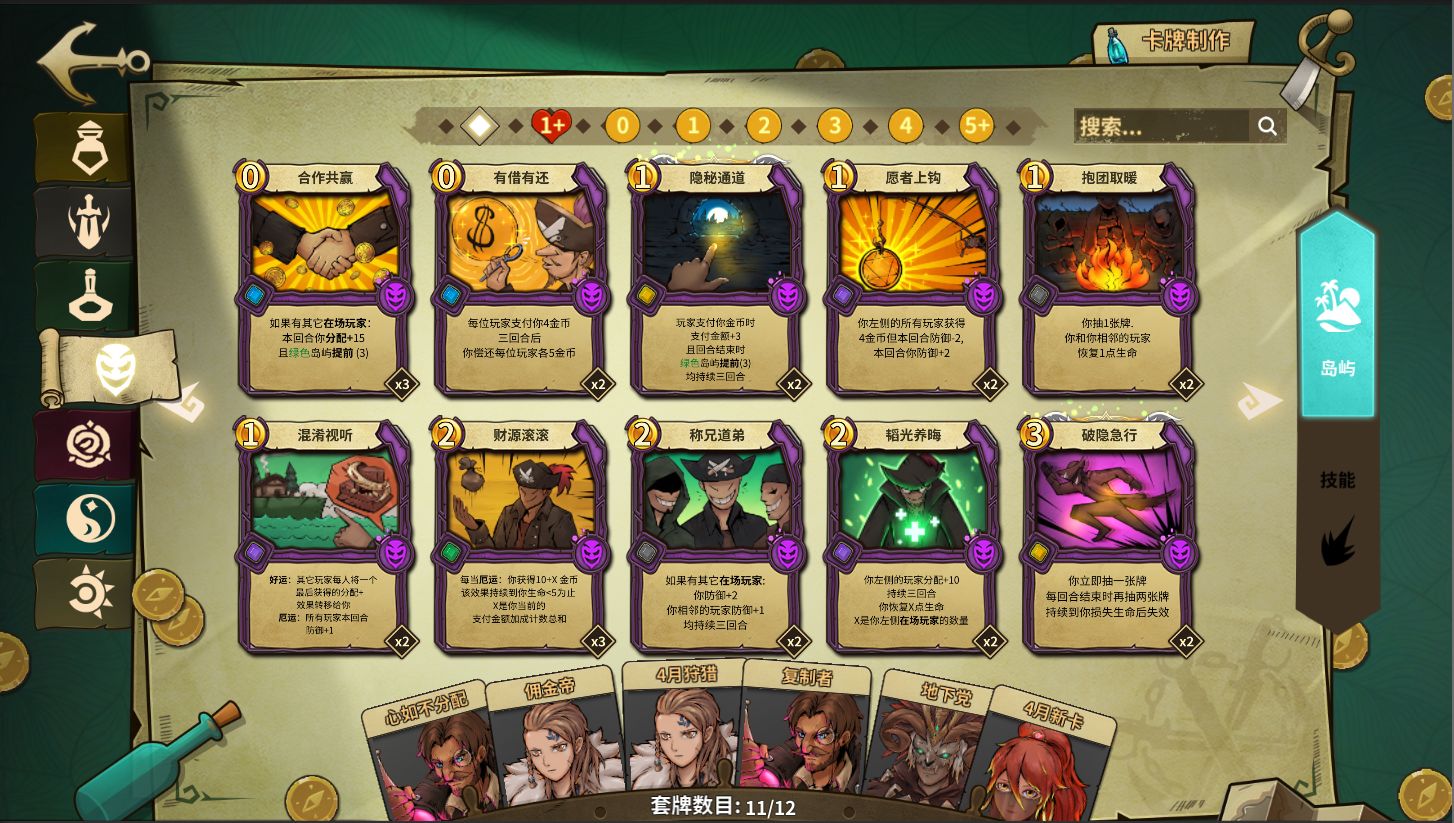Open the sword and helmet category tab
This screenshot has width=1454, height=823.
(x=88, y=222)
